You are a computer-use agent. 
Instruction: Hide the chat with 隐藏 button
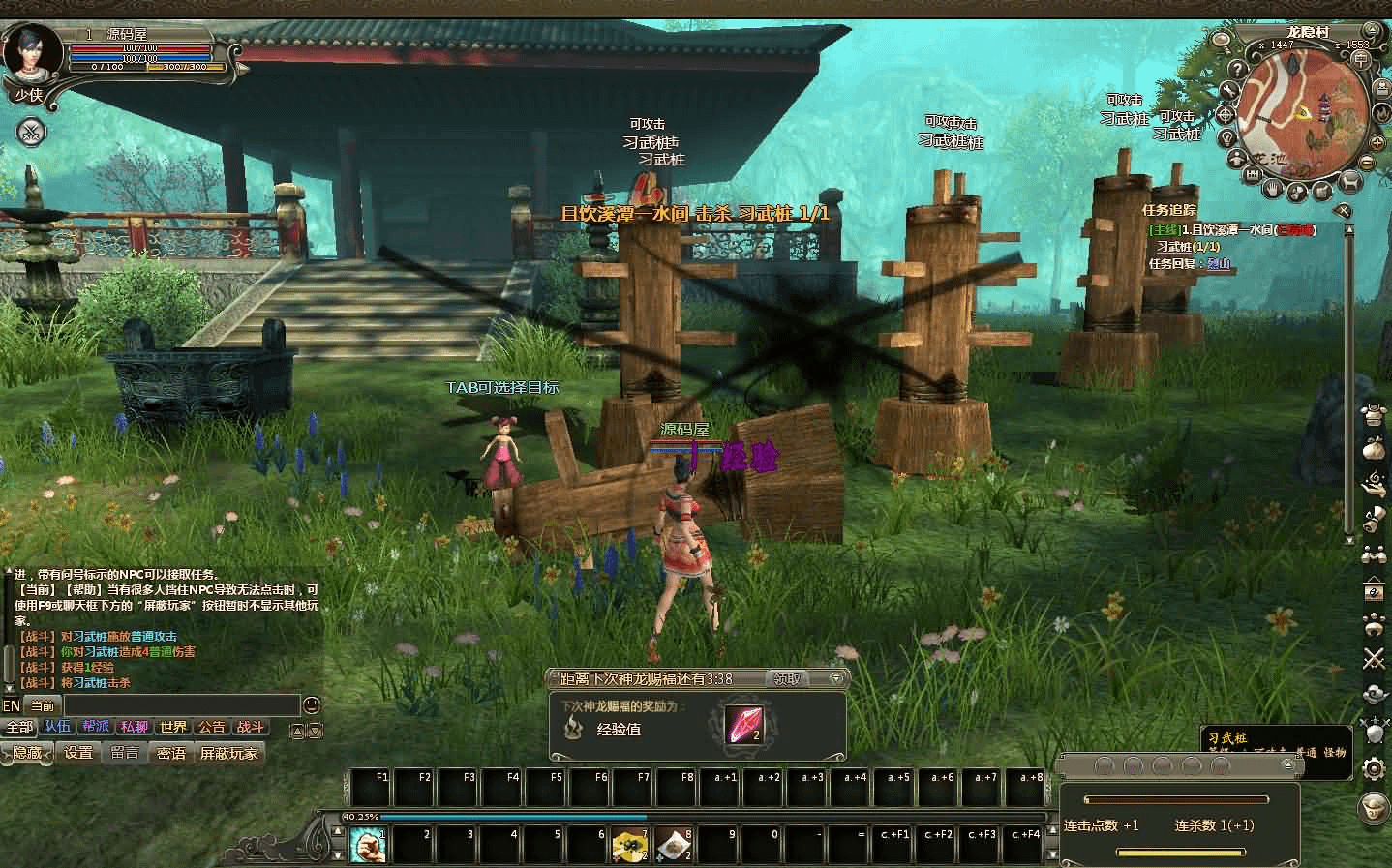coord(27,753)
